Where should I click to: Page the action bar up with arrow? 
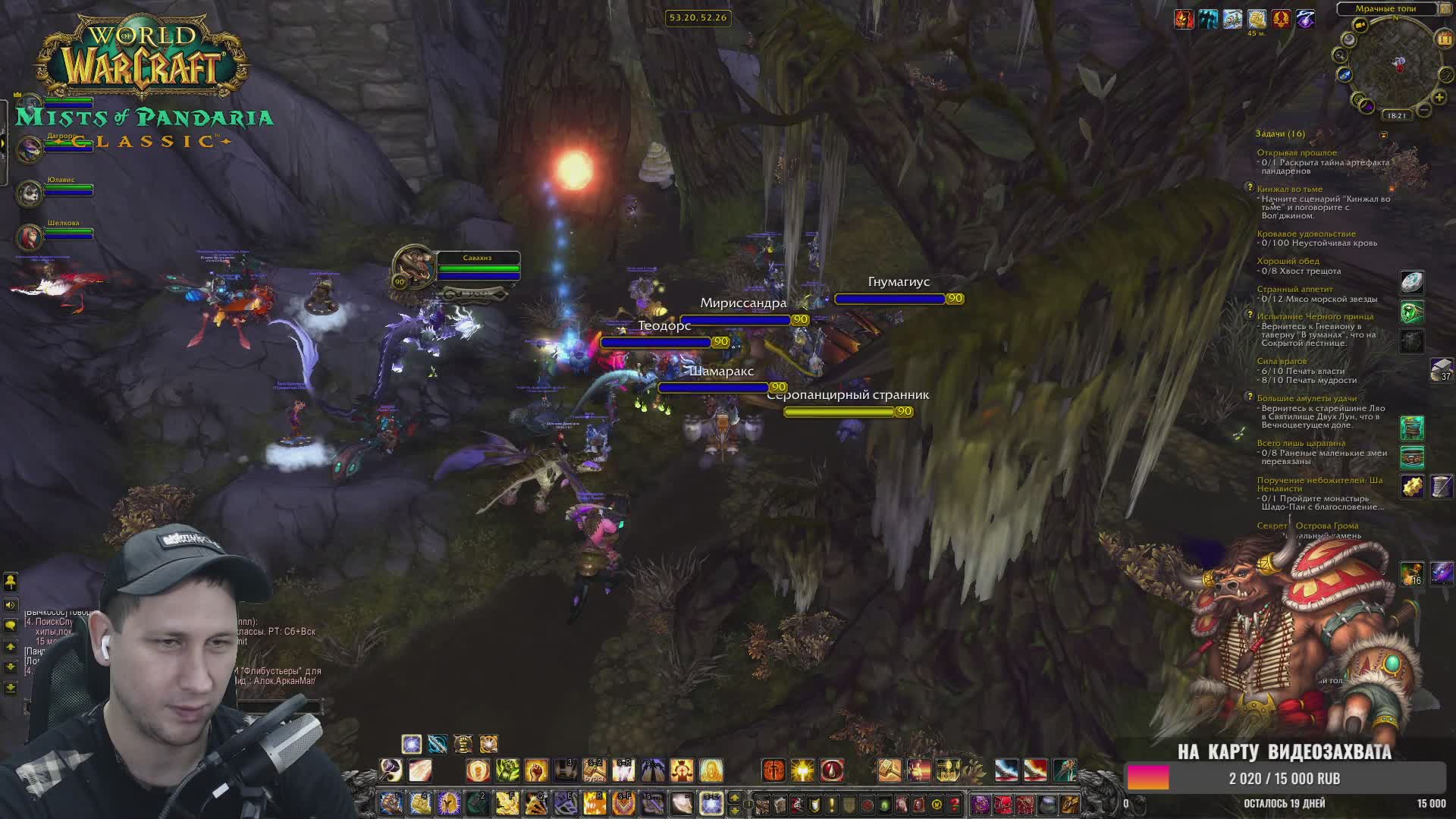click(734, 798)
